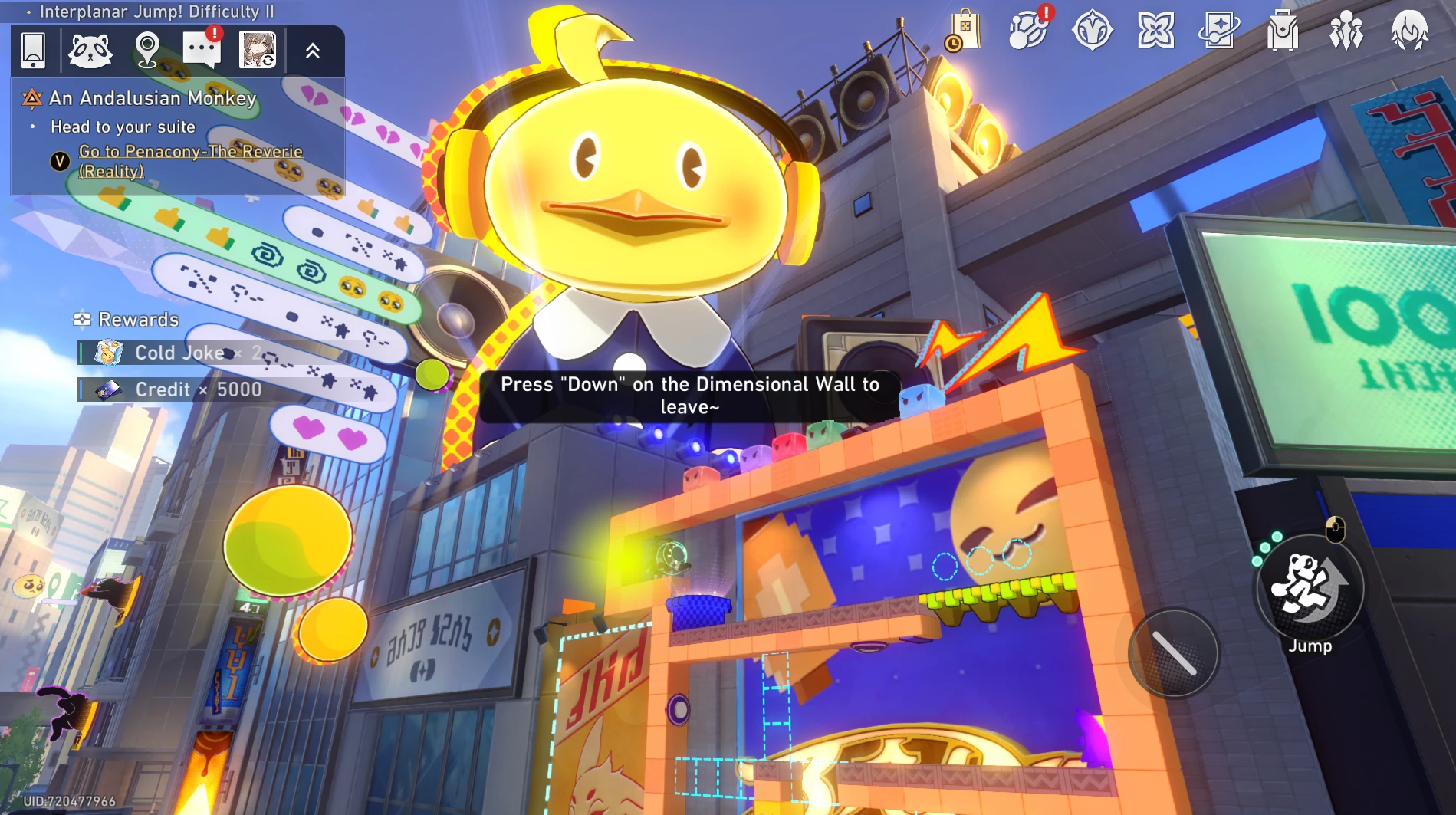The image size is (1456, 815).
Task: Tap the round attack slash button
Action: click(1173, 653)
